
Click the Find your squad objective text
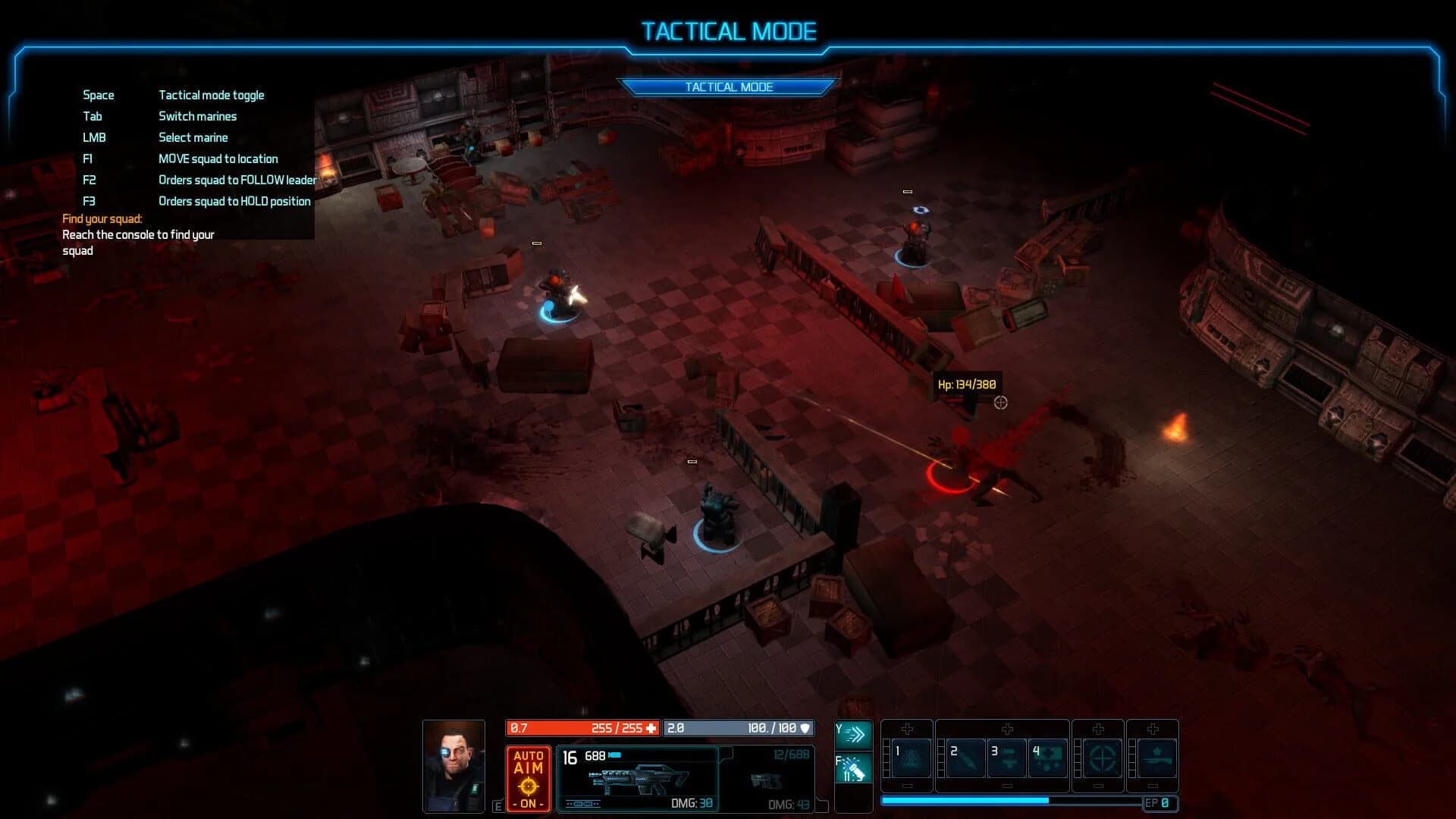[102, 218]
